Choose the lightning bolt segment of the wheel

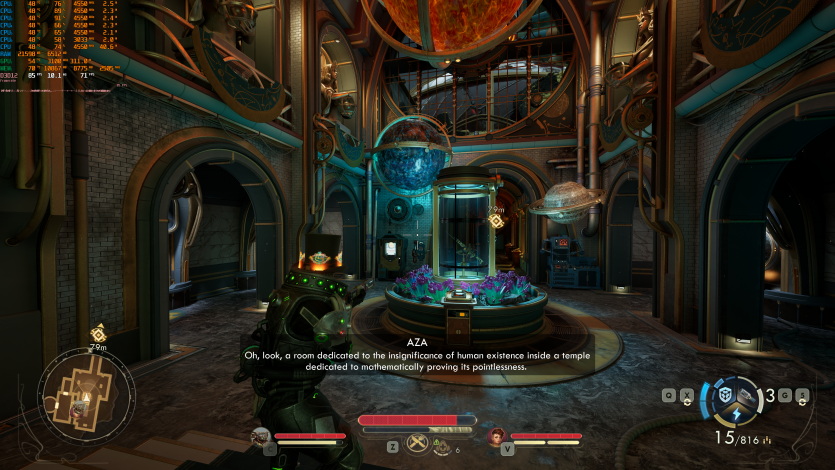point(737,413)
